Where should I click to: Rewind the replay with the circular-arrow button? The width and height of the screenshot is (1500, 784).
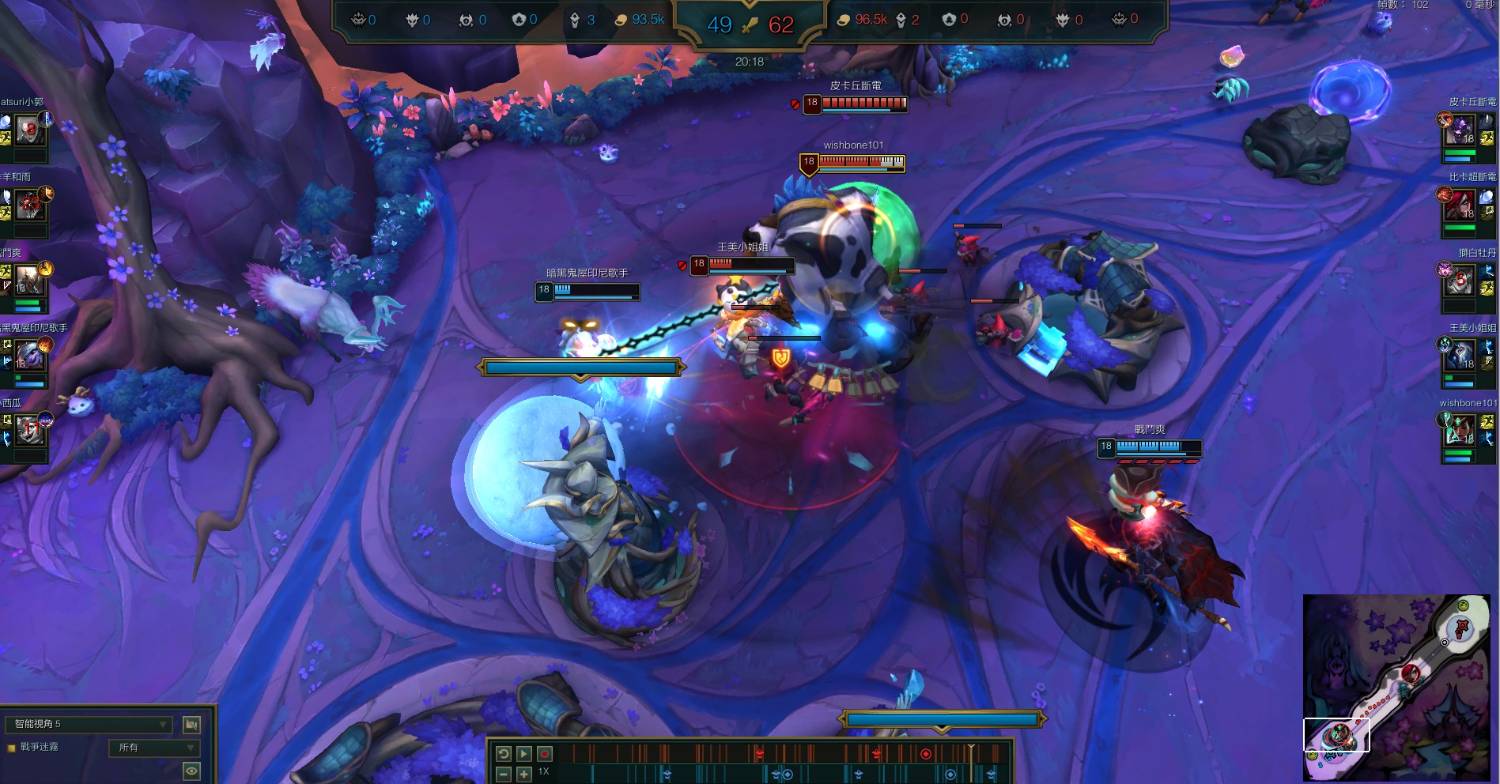(504, 753)
